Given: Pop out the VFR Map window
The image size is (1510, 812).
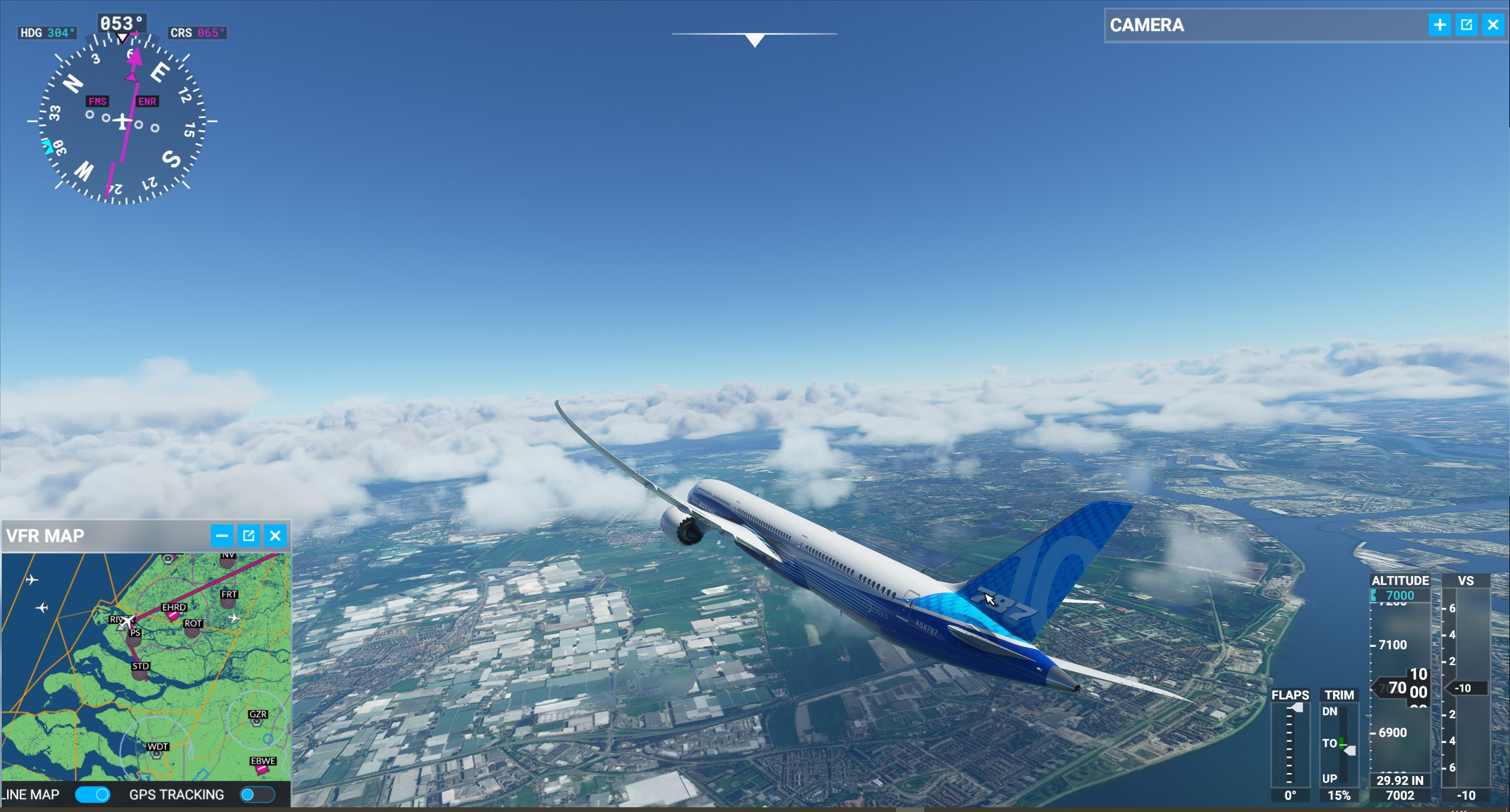Looking at the screenshot, I should coord(248,535).
